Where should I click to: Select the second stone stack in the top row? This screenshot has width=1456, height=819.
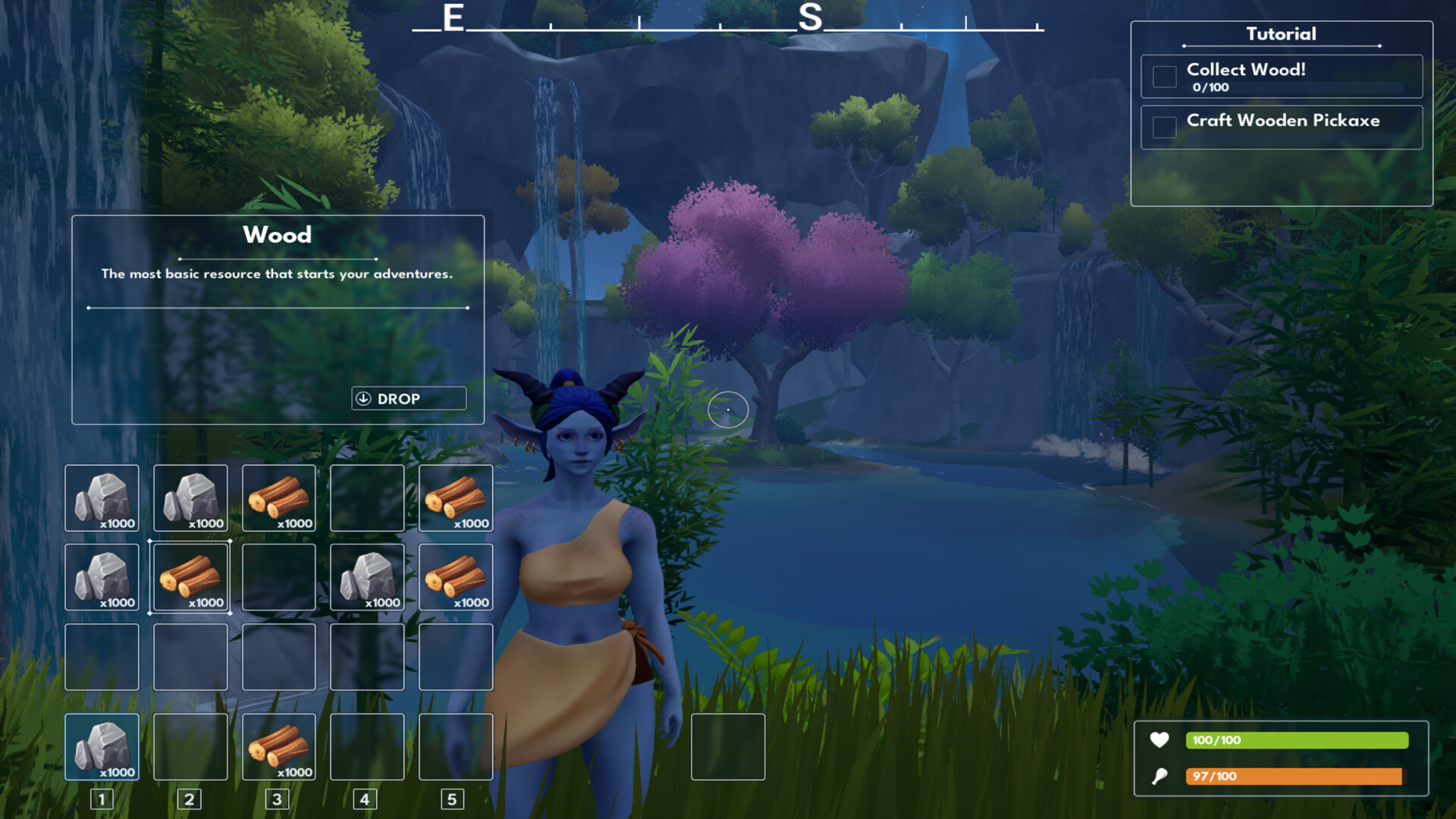190,498
